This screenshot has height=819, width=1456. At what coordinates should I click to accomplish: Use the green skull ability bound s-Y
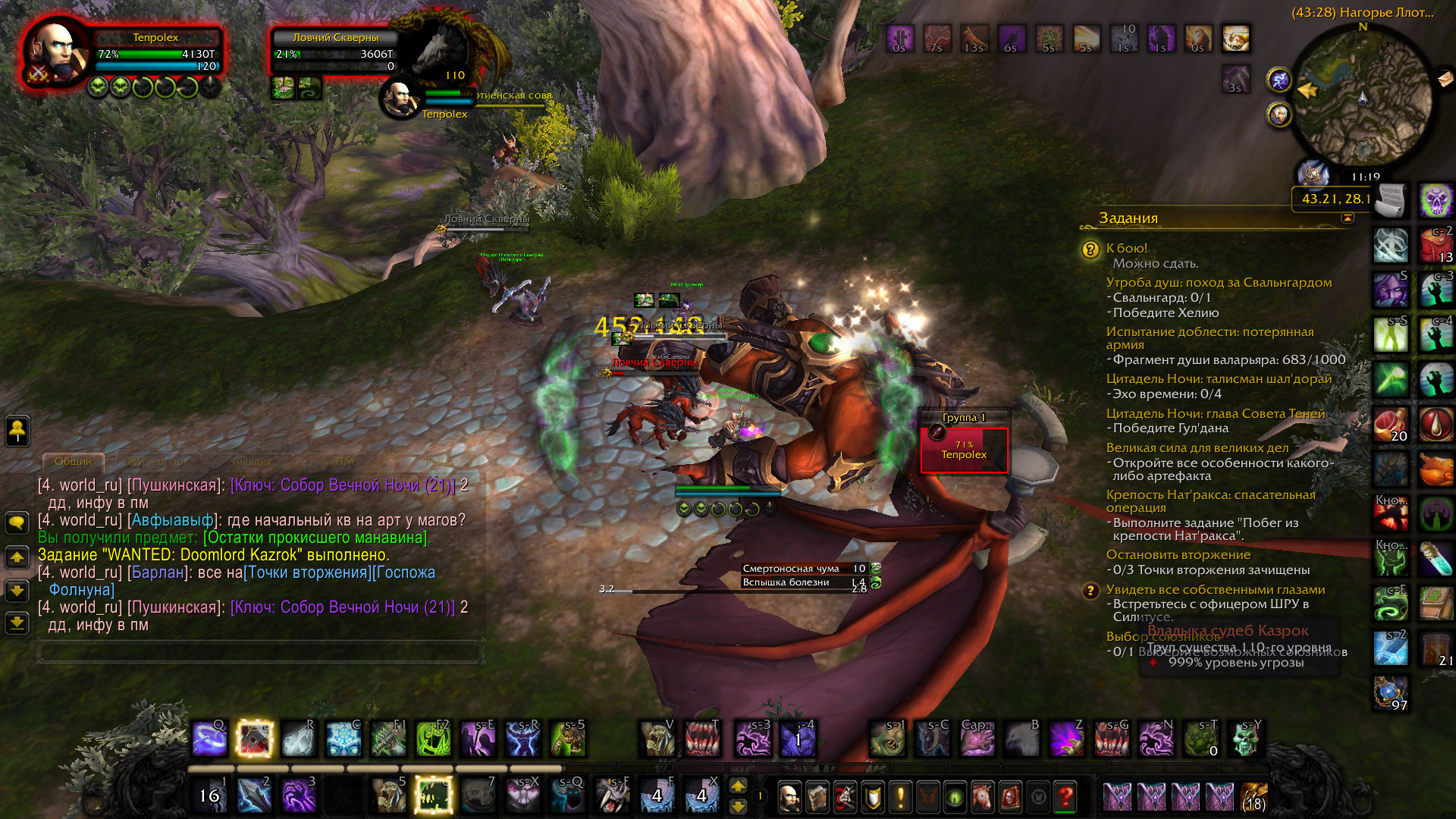pyautogui.click(x=1245, y=739)
